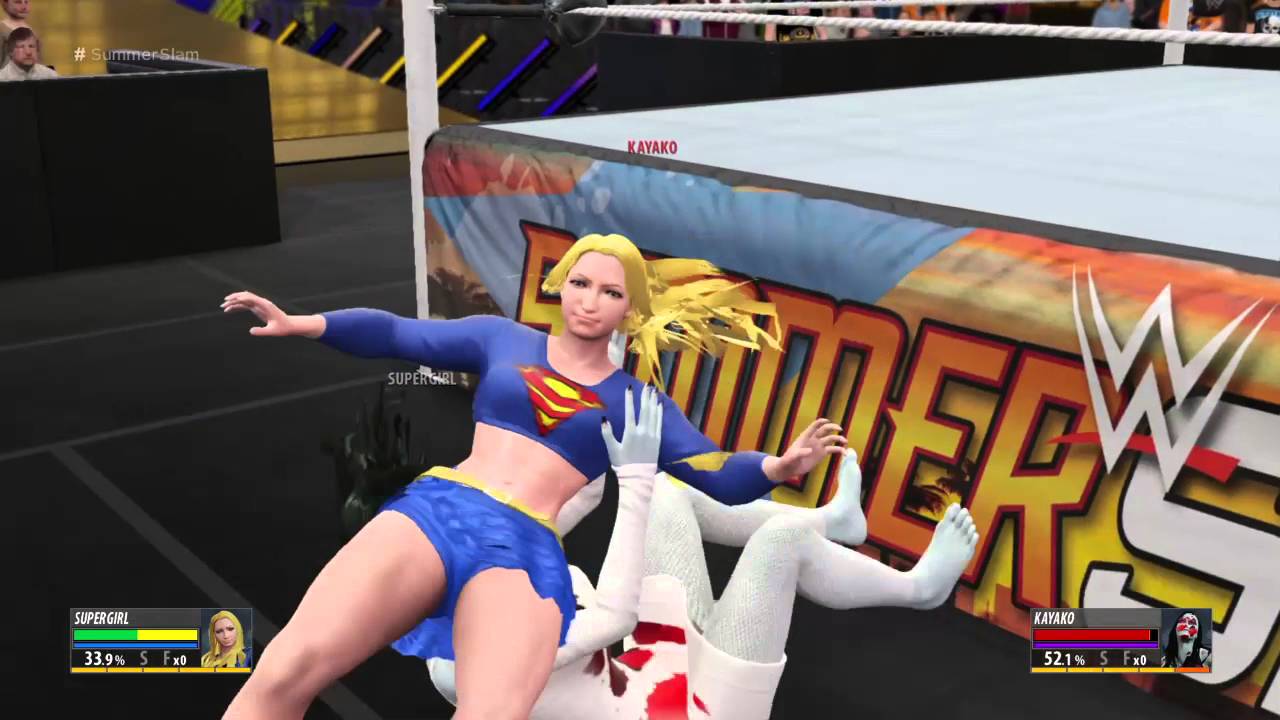Select Kayako's face portrait icon
This screenshot has height=720, width=1280.
tap(1186, 638)
